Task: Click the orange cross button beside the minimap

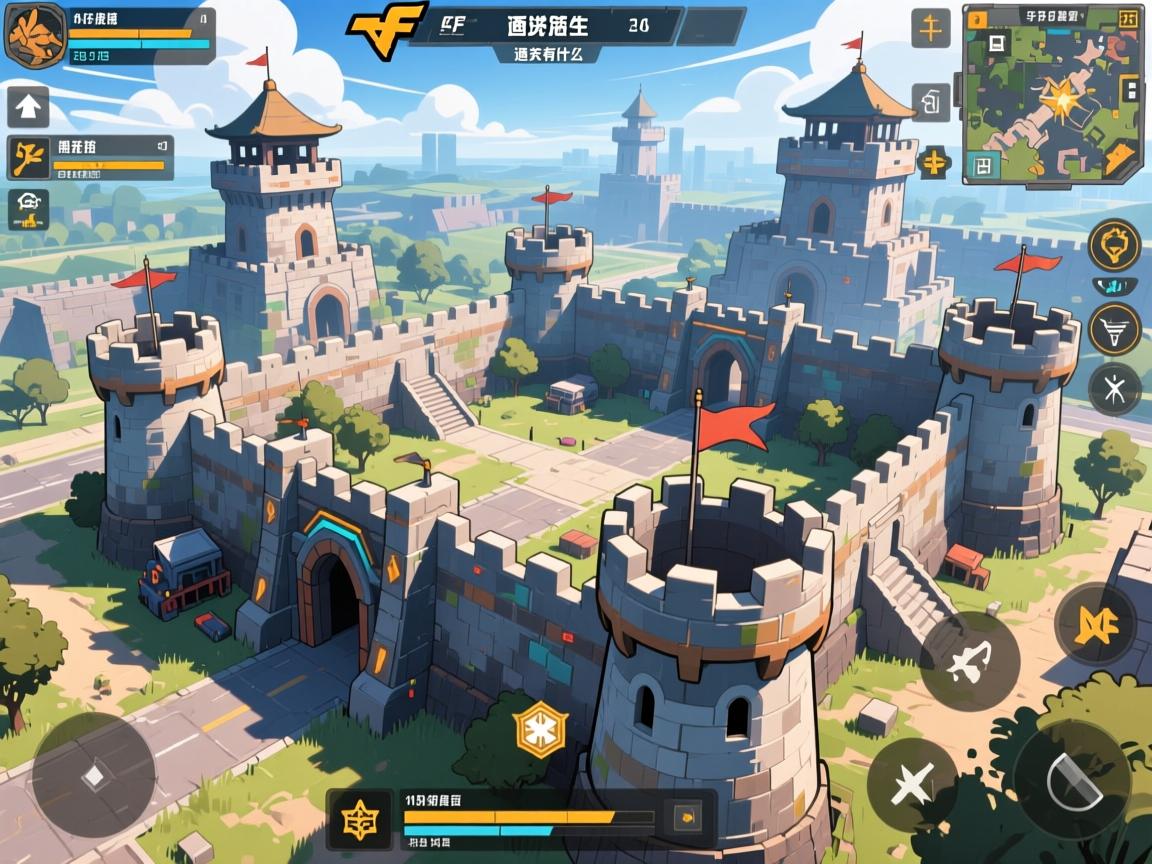Action: click(x=931, y=28)
